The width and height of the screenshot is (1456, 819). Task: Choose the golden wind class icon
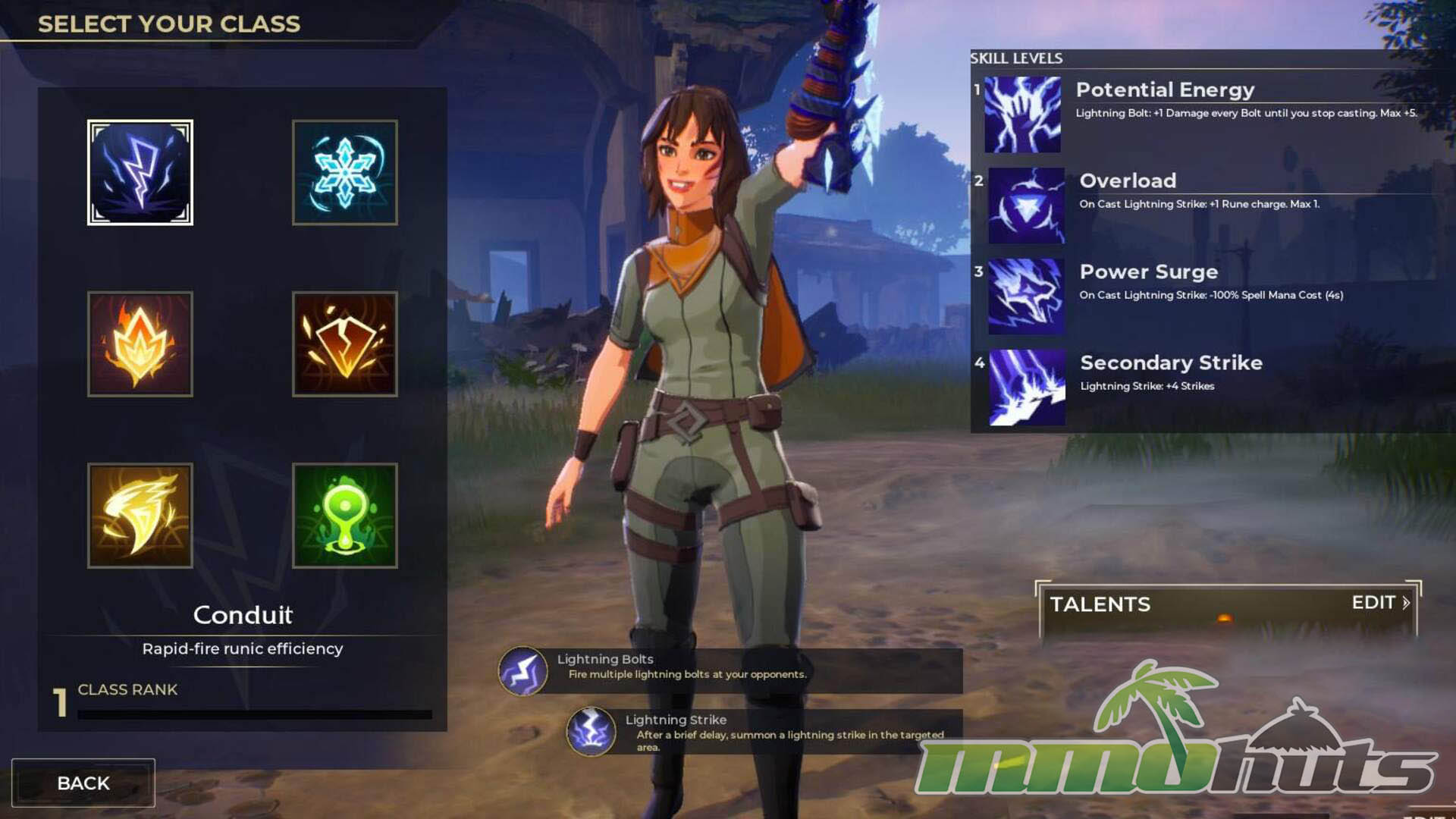pos(140,516)
